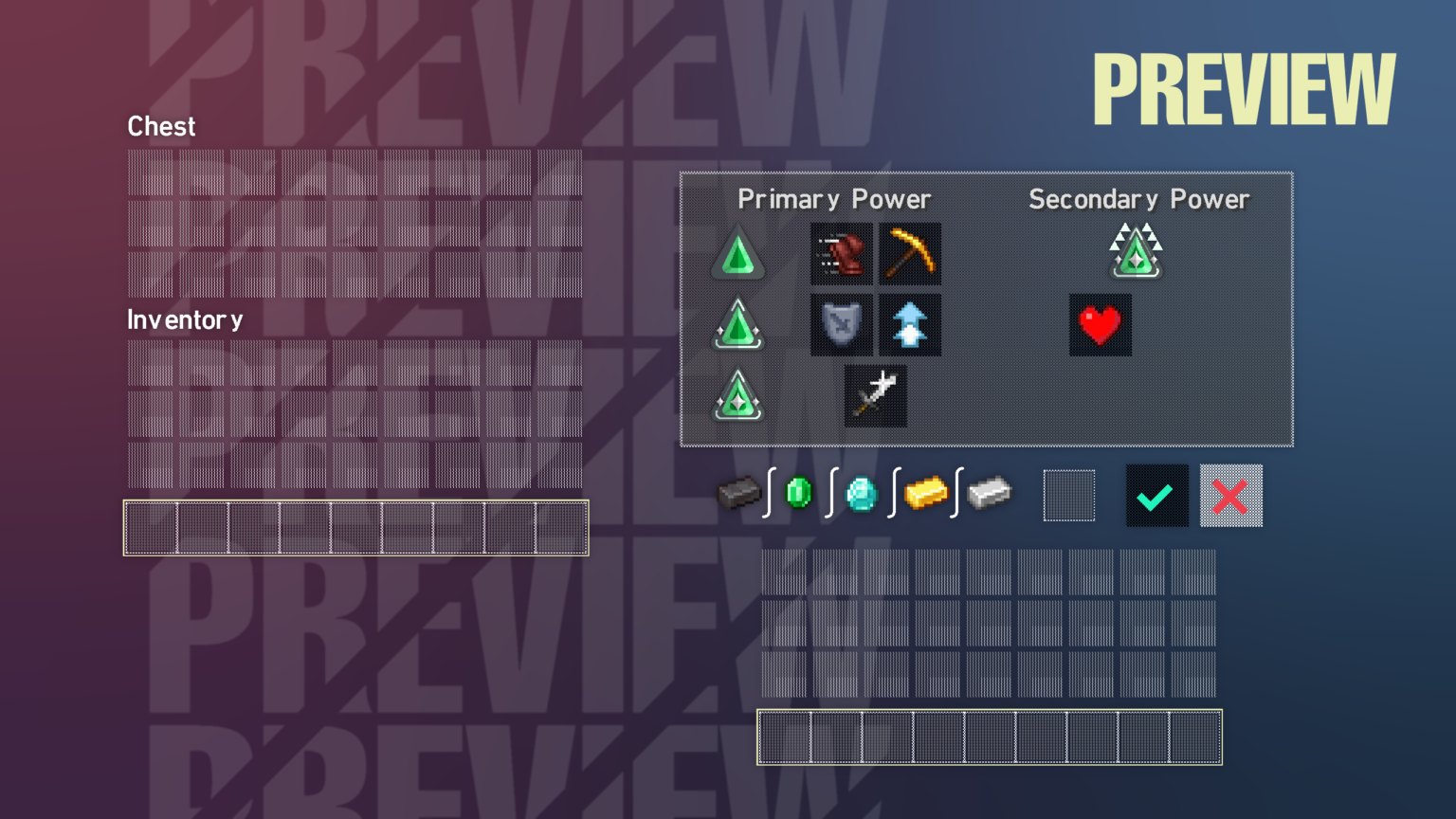Select the iron ingot material icon
This screenshot has height=819, width=1456.
point(990,494)
